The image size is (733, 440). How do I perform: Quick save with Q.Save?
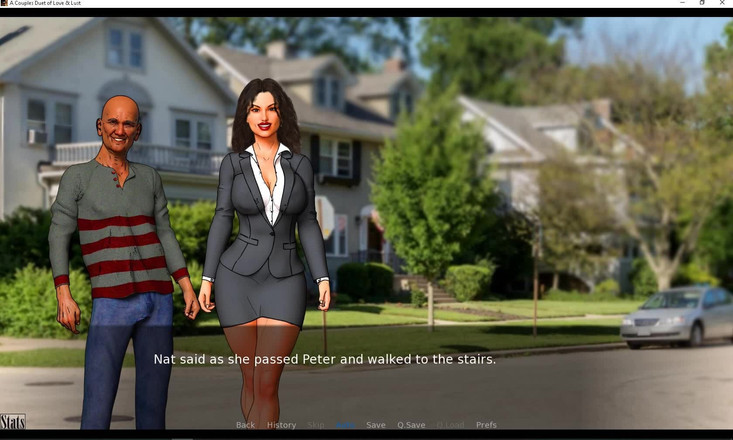(x=411, y=425)
